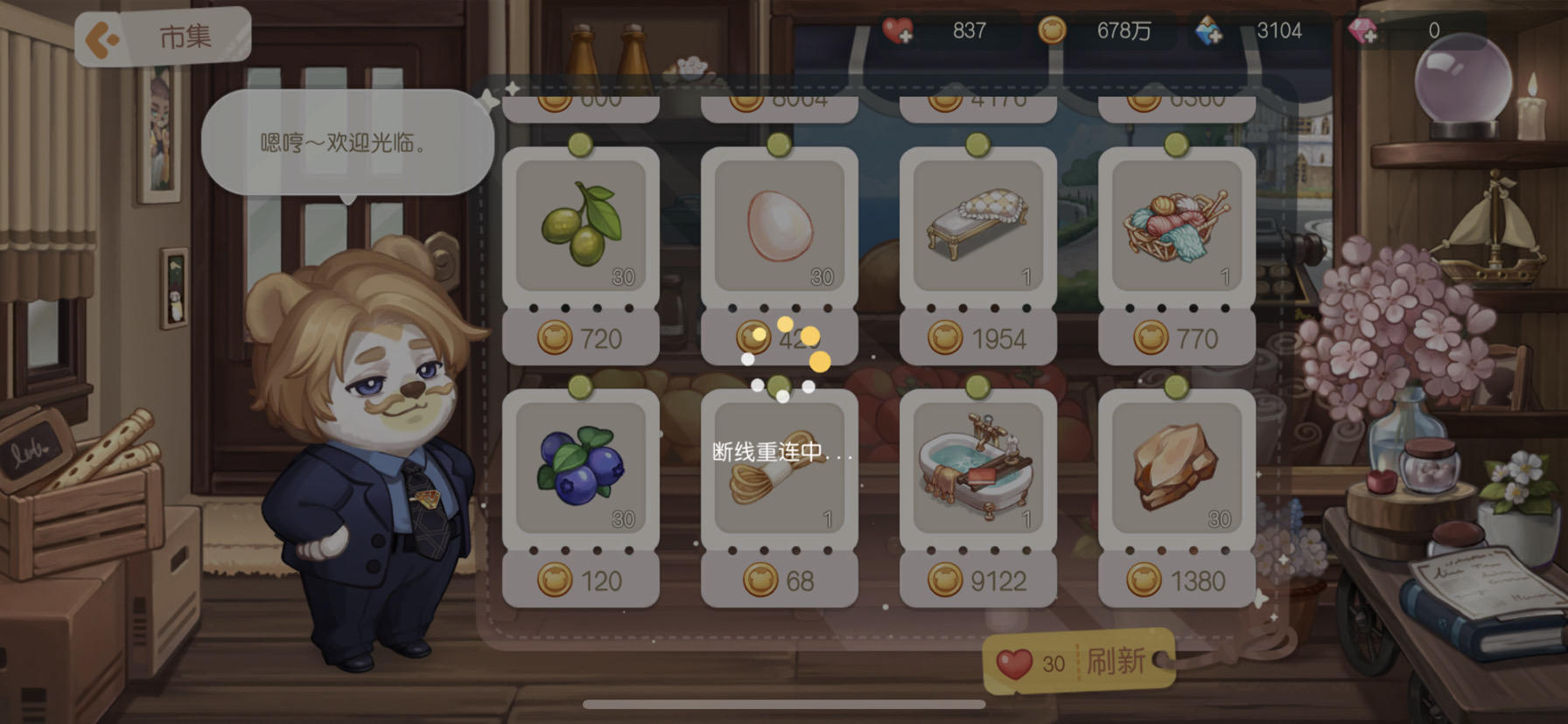Tap the gold coin currency icon
Viewport: 1568px width, 724px height.
point(1054,29)
